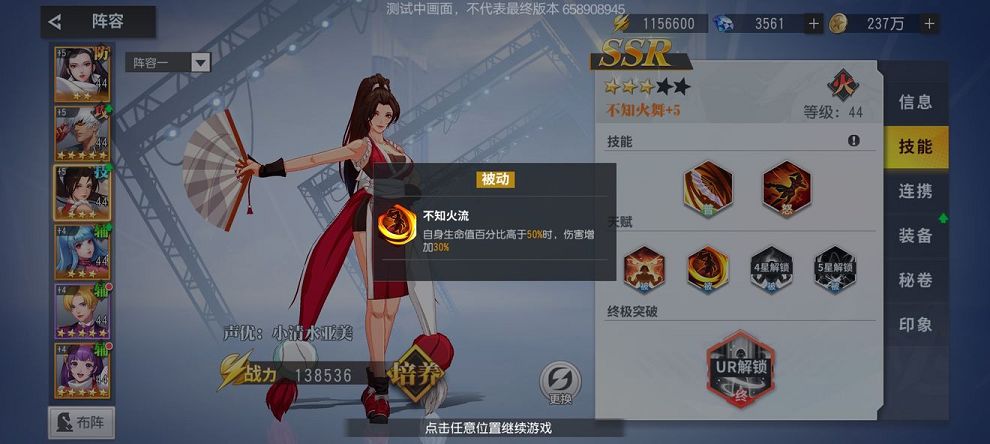Select the white-haired fighter portrait in roster
The width and height of the screenshot is (990, 444).
coord(81,133)
